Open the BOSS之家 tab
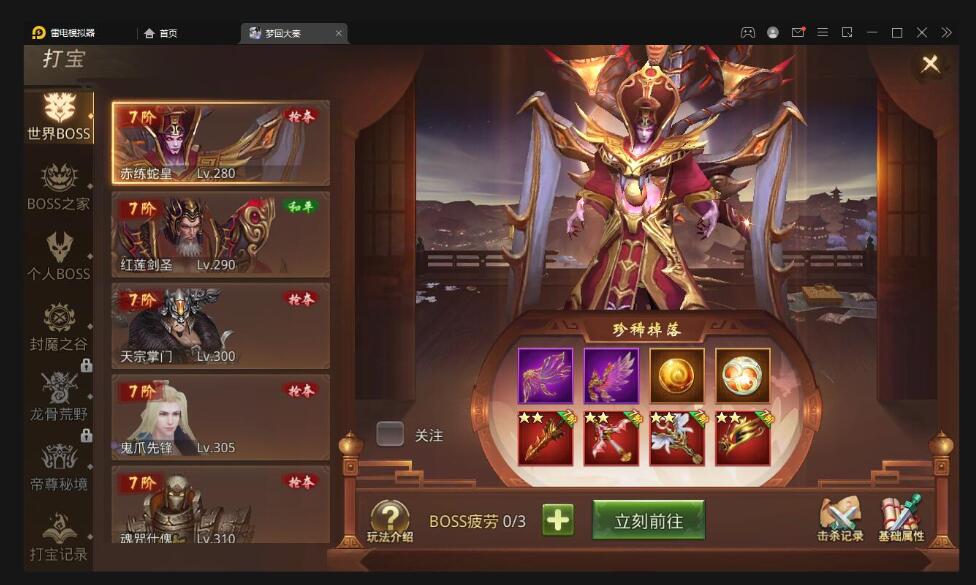The width and height of the screenshot is (976, 585). [x=58, y=186]
